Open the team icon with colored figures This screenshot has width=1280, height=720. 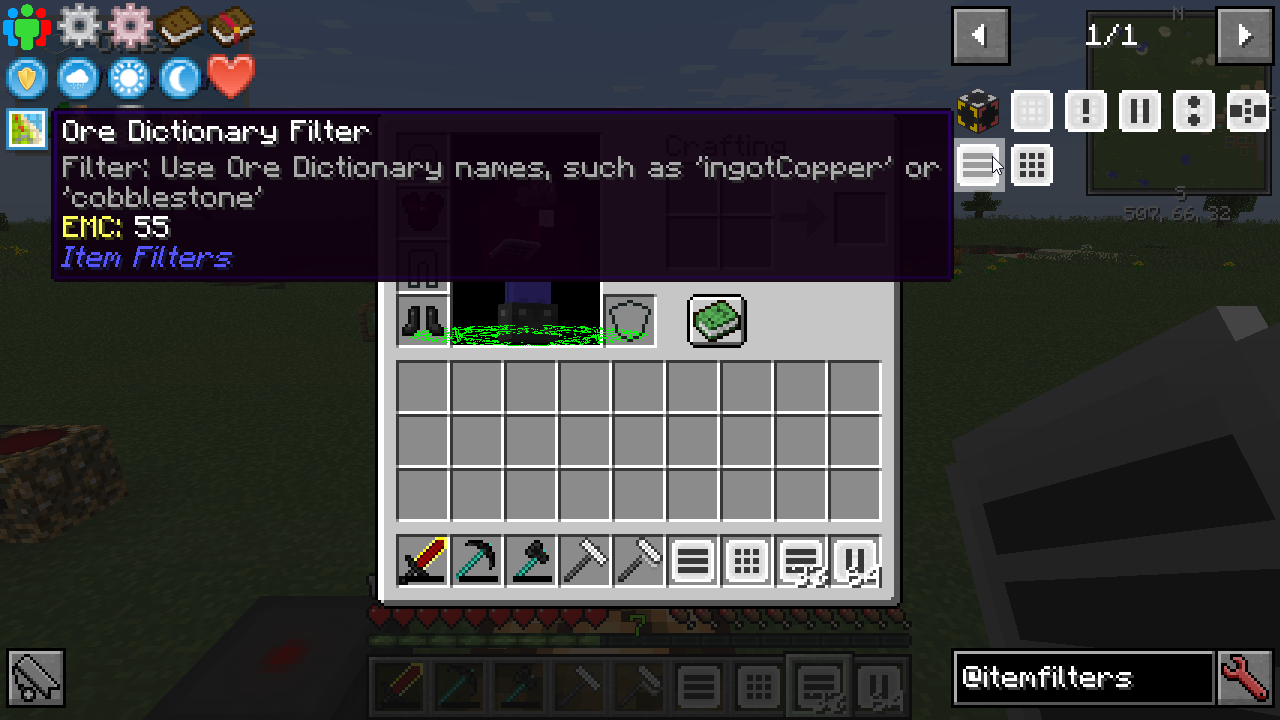pos(27,27)
